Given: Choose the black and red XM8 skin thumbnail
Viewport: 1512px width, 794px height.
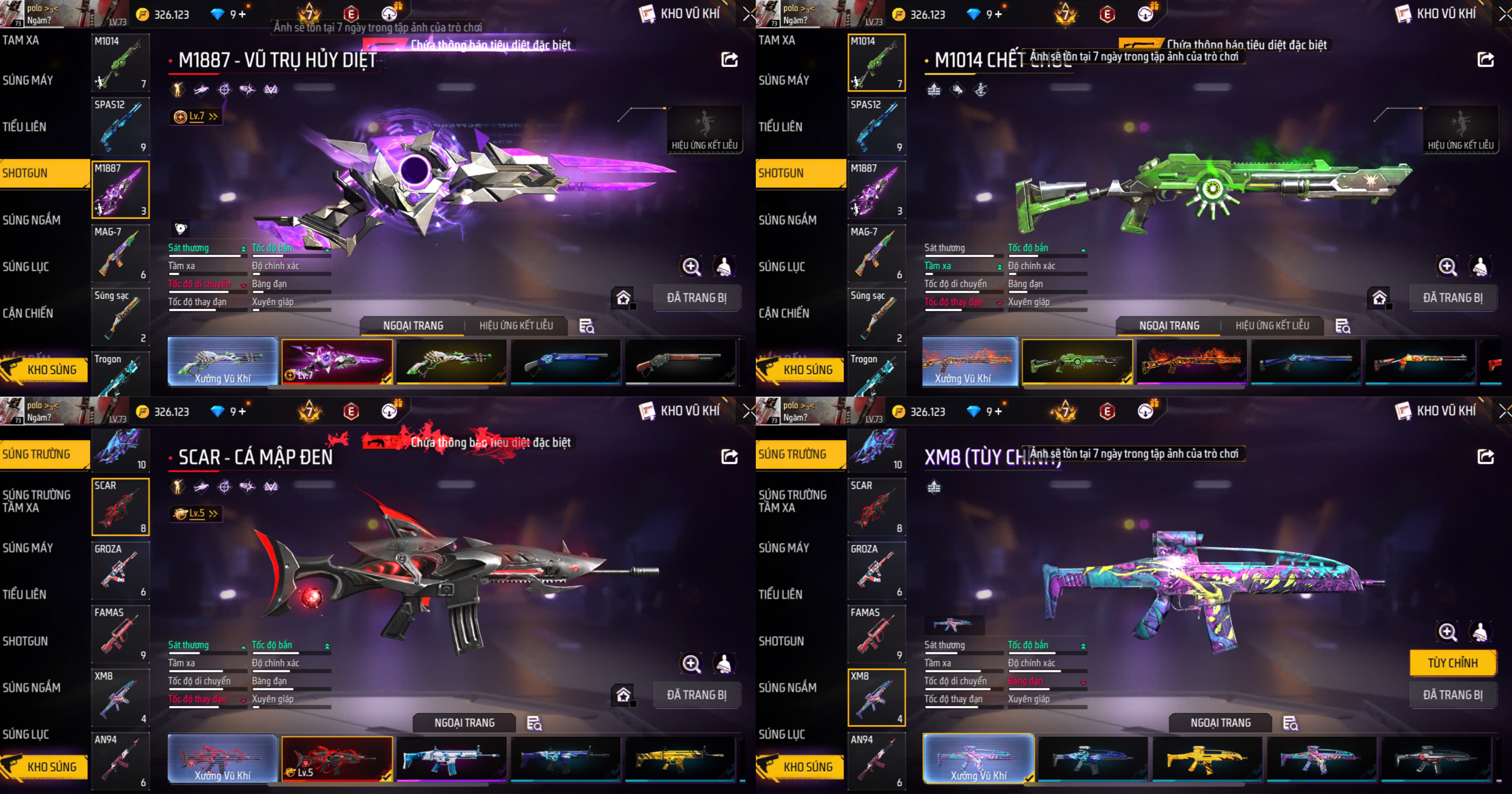Looking at the screenshot, I should (1434, 757).
